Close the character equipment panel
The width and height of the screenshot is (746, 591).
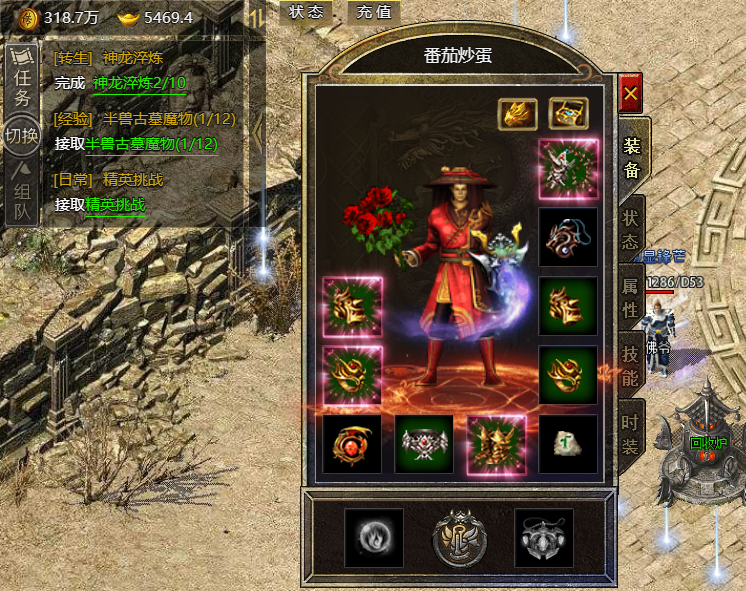pyautogui.click(x=630, y=94)
